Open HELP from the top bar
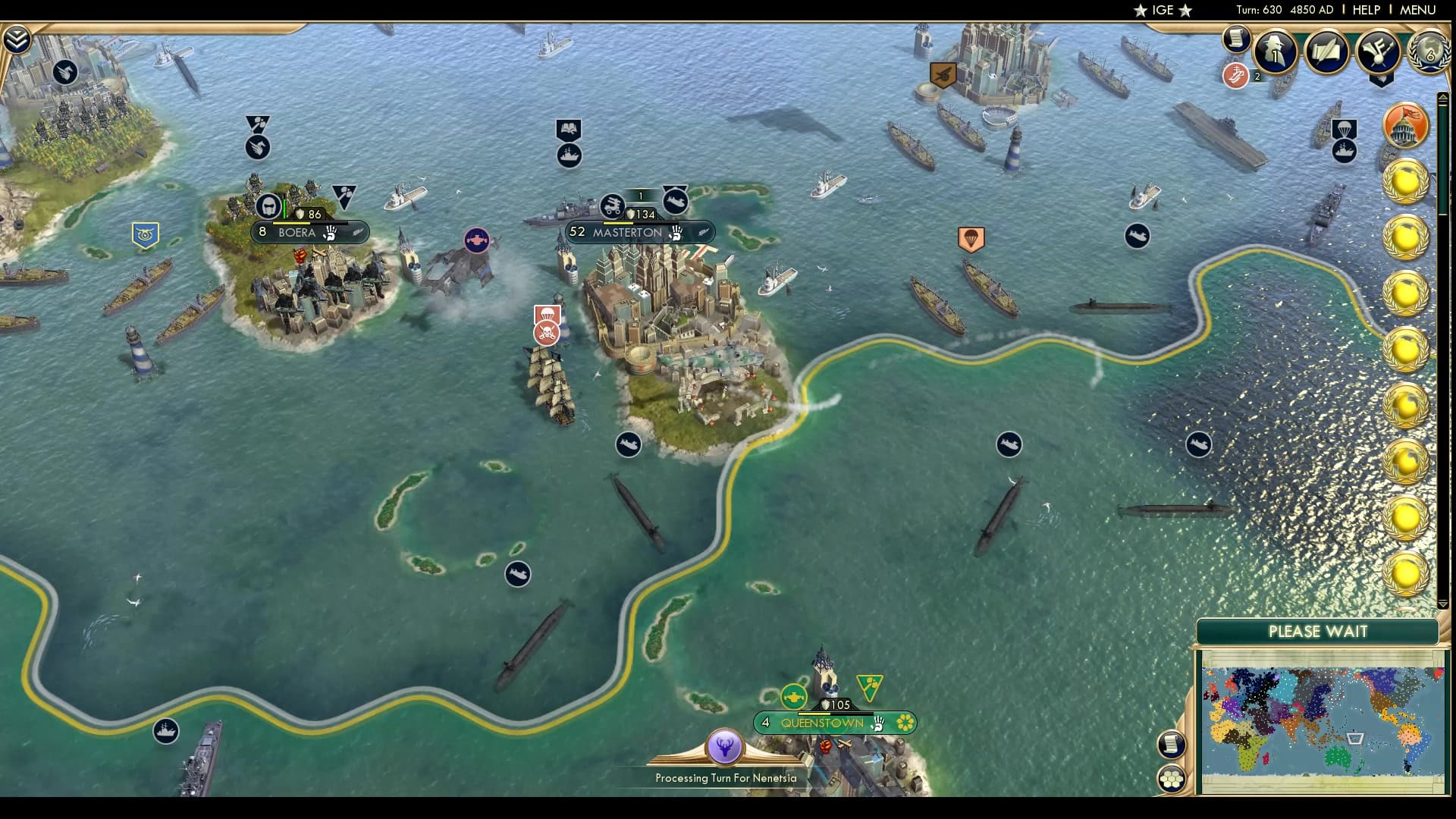1456x819 pixels. [1365, 10]
